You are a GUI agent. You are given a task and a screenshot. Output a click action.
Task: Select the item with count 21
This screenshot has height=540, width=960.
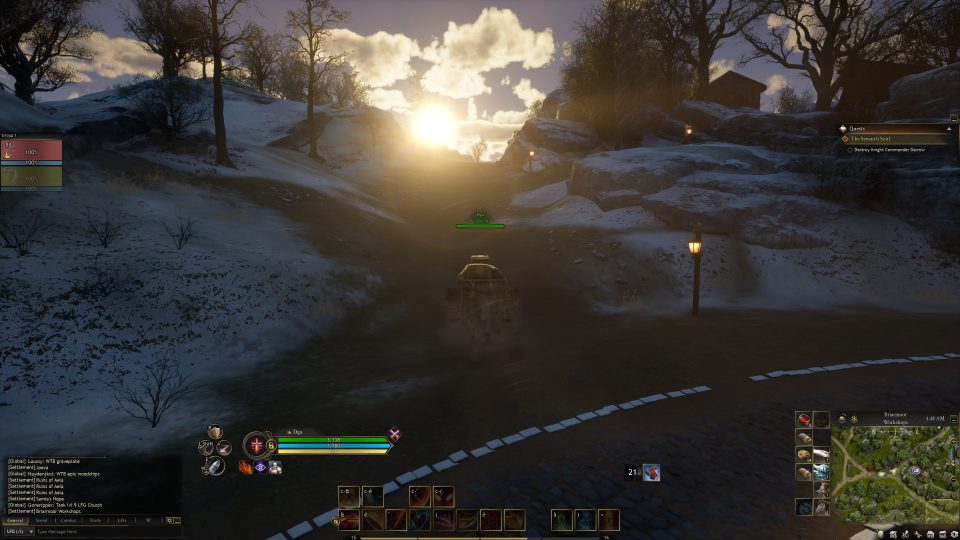(x=650, y=472)
